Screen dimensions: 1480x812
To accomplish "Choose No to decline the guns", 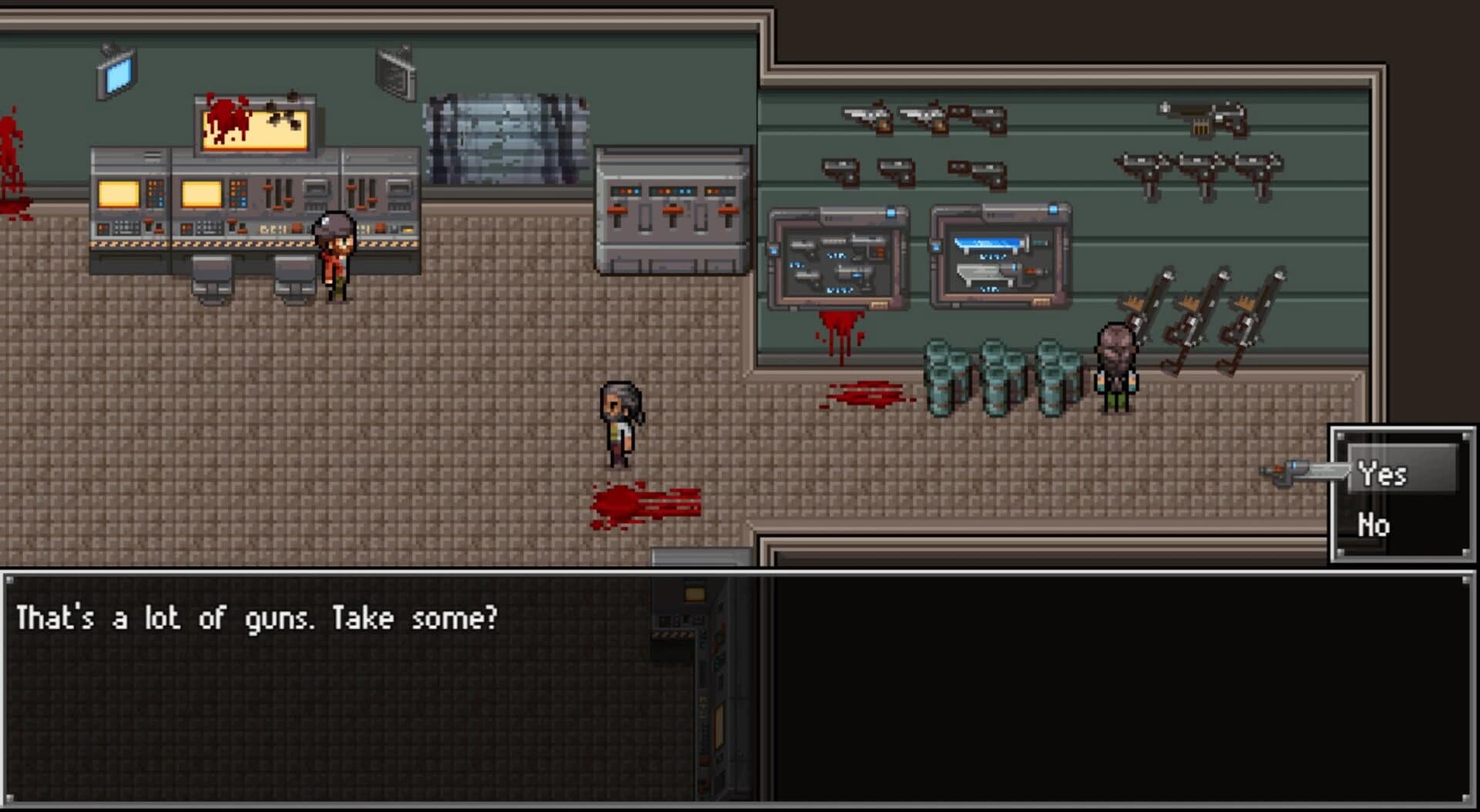I will tap(1376, 525).
